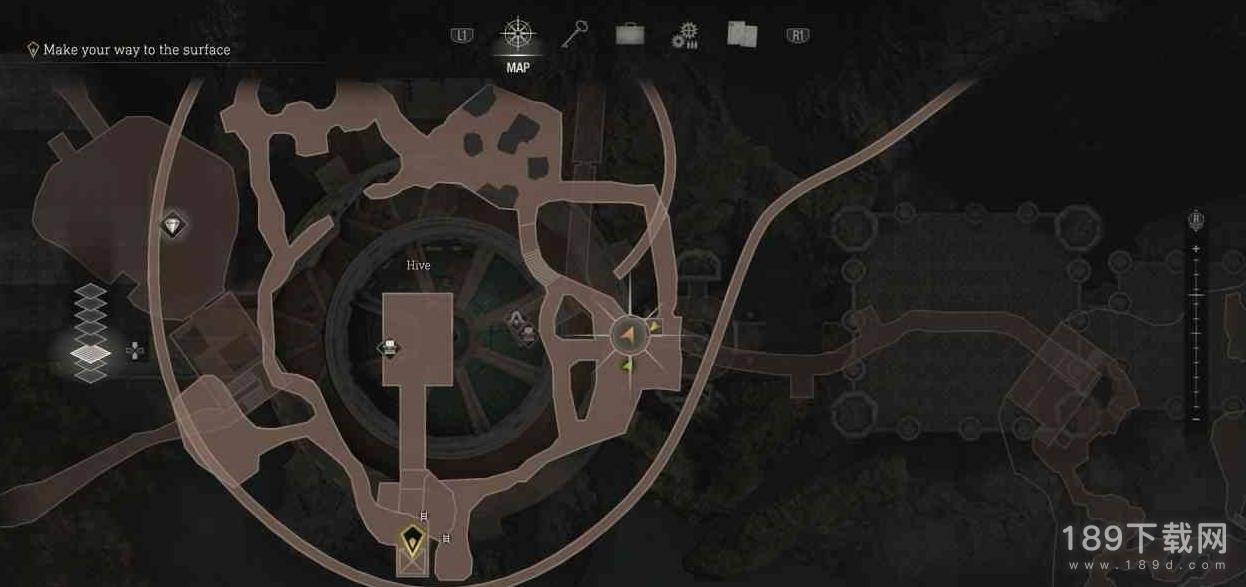Choose the highlighted floor in layer selector

(x=90, y=352)
